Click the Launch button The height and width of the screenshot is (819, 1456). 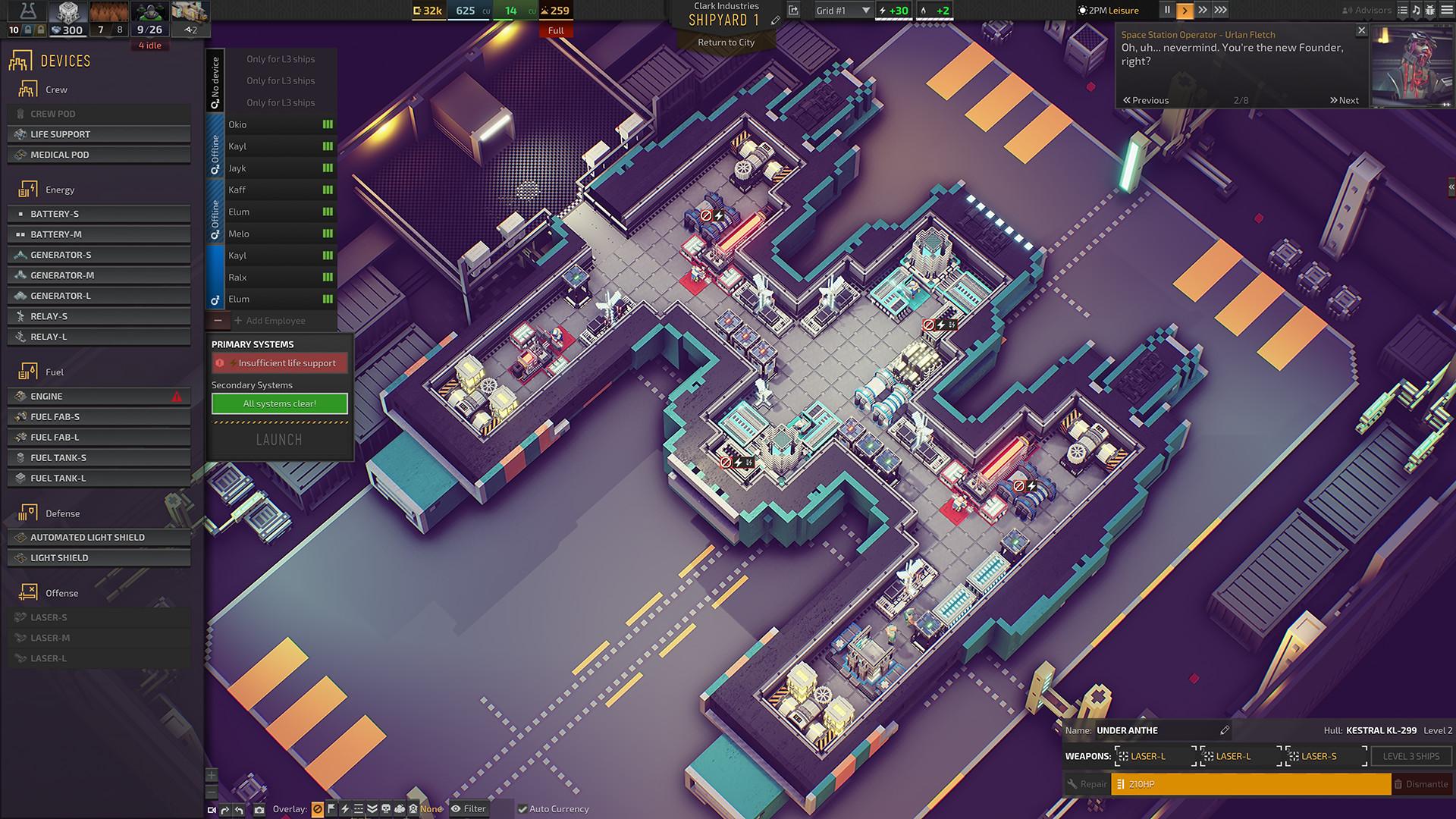[279, 440]
